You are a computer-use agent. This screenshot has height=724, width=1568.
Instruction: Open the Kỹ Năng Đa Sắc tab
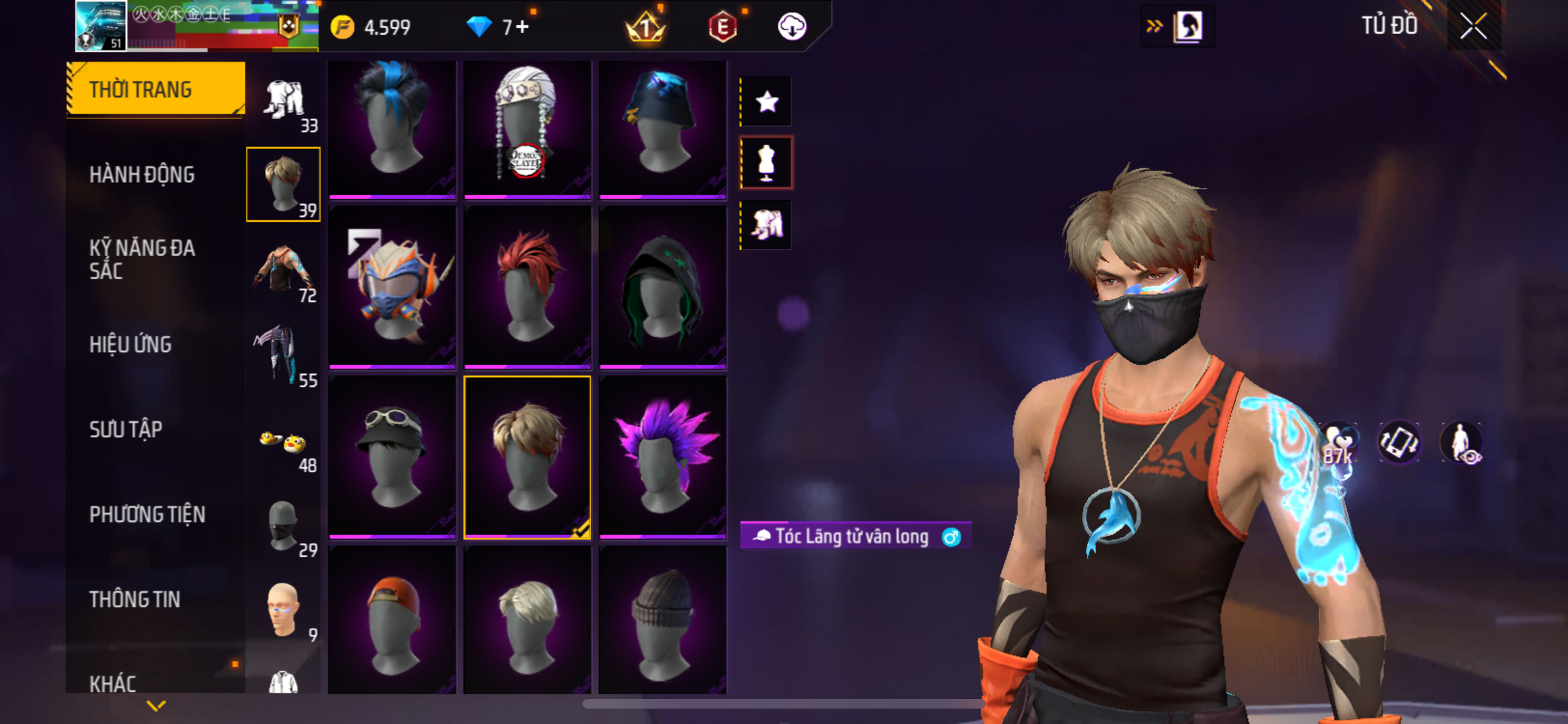(x=142, y=259)
